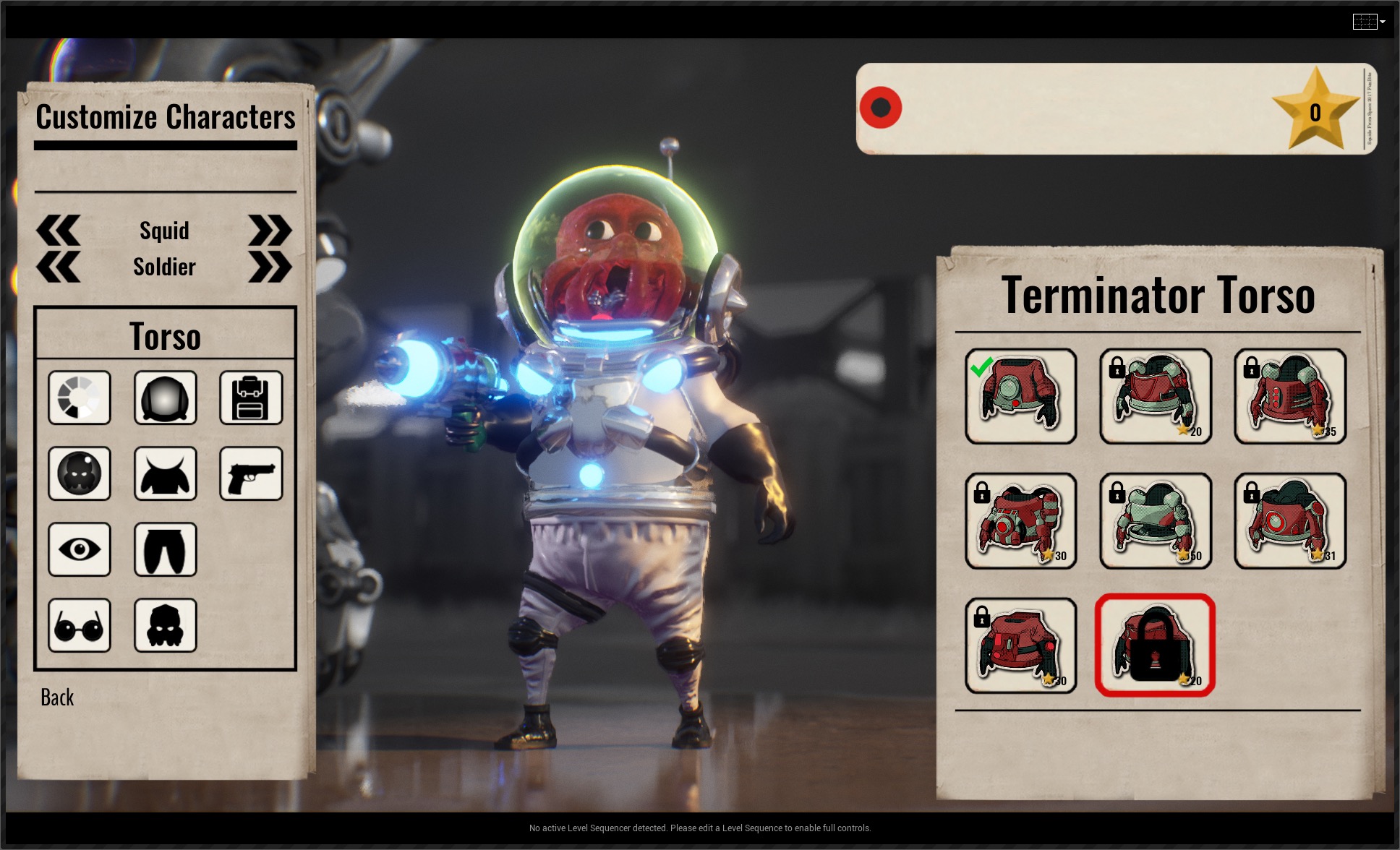Pick the locked torso costing 35 stars
This screenshot has width=1400, height=850.
click(x=1290, y=396)
